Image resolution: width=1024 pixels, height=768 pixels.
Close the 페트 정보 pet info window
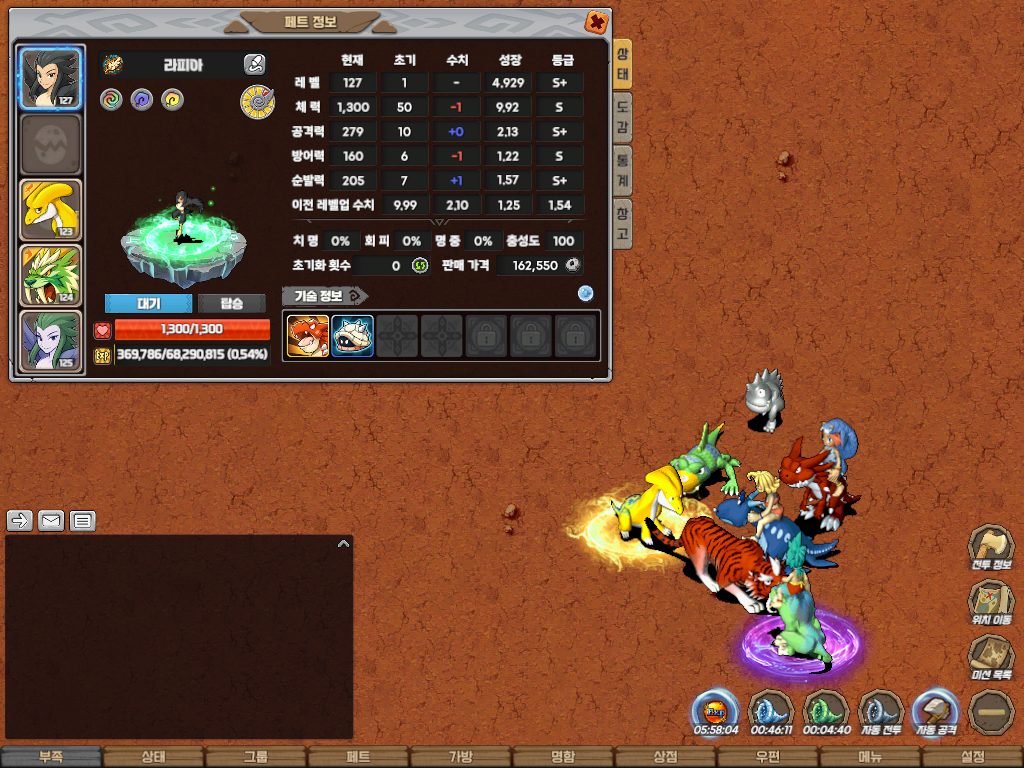tap(596, 22)
